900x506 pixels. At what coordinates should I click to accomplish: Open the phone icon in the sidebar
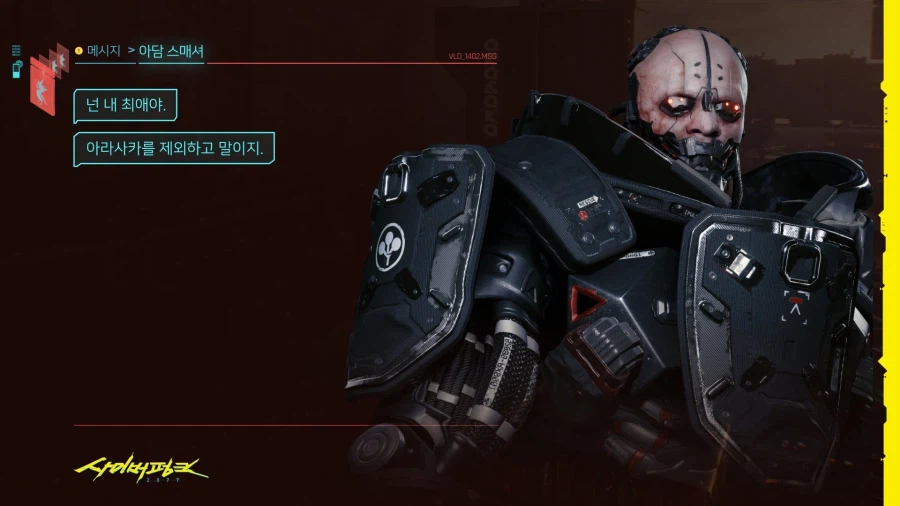point(17,67)
